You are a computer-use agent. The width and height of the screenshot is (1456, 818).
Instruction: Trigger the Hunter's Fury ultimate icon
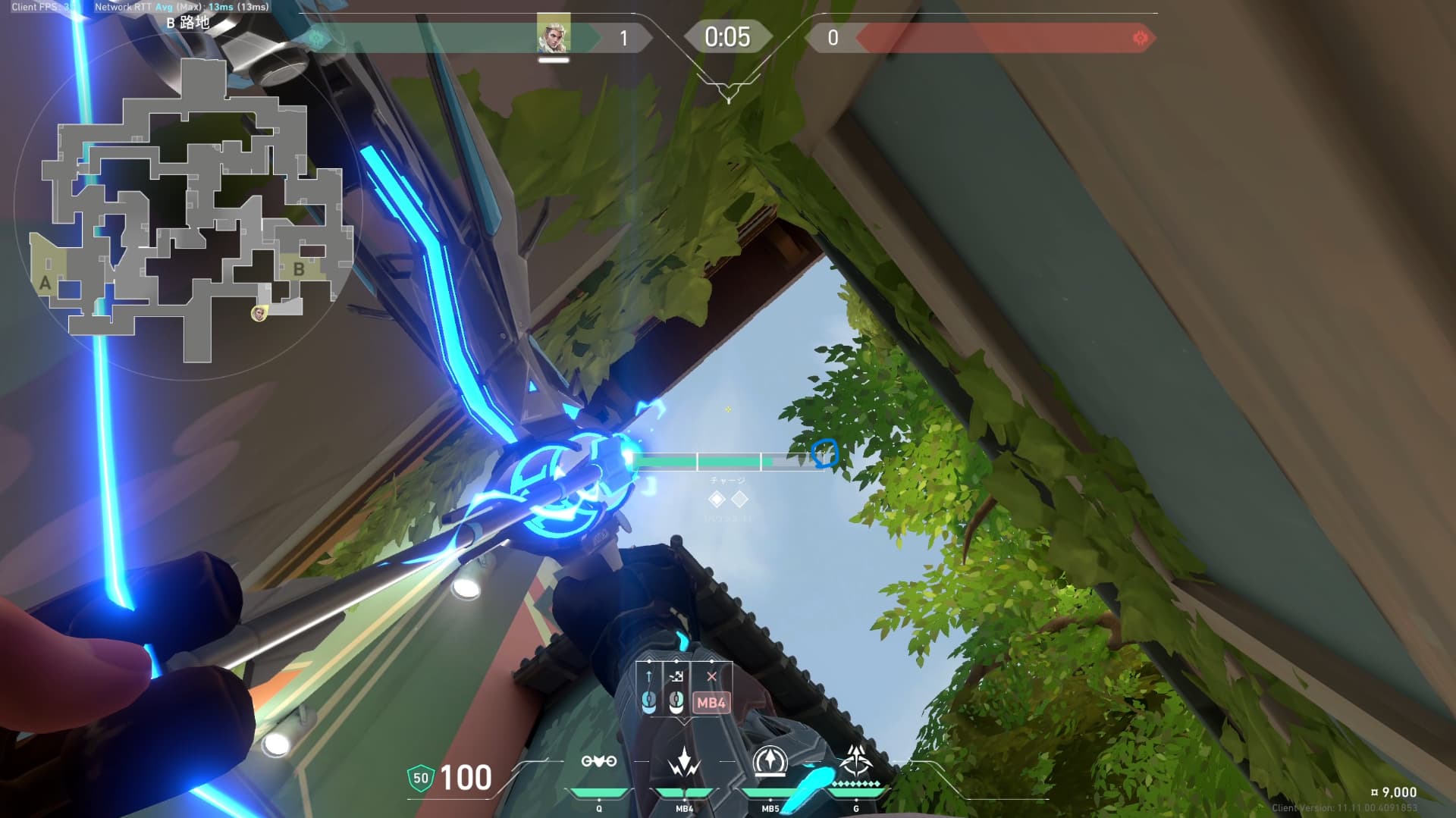pos(856,761)
